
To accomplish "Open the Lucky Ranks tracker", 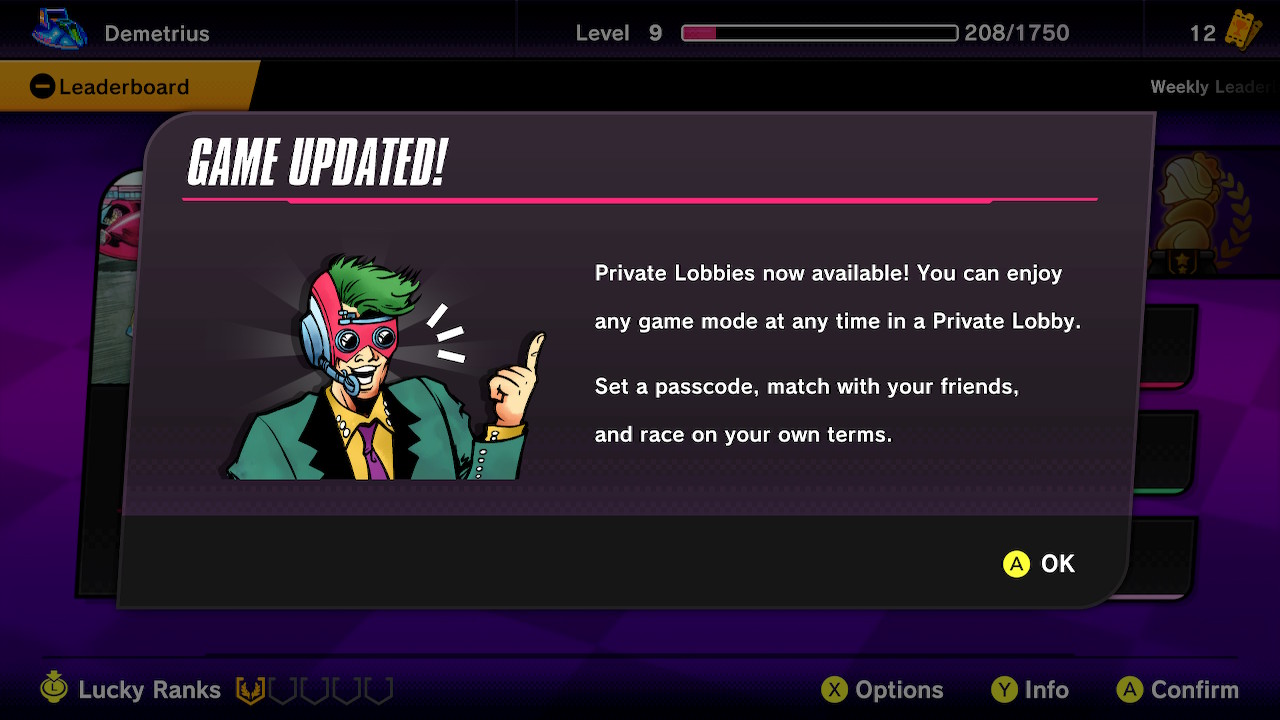I will (x=148, y=690).
